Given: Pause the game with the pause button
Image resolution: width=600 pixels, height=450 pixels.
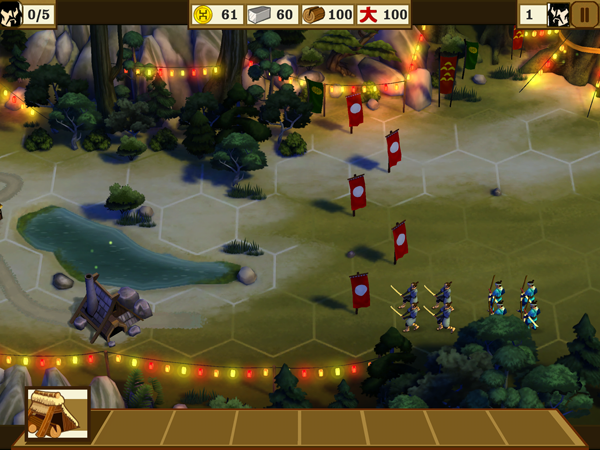Looking at the screenshot, I should click(585, 15).
